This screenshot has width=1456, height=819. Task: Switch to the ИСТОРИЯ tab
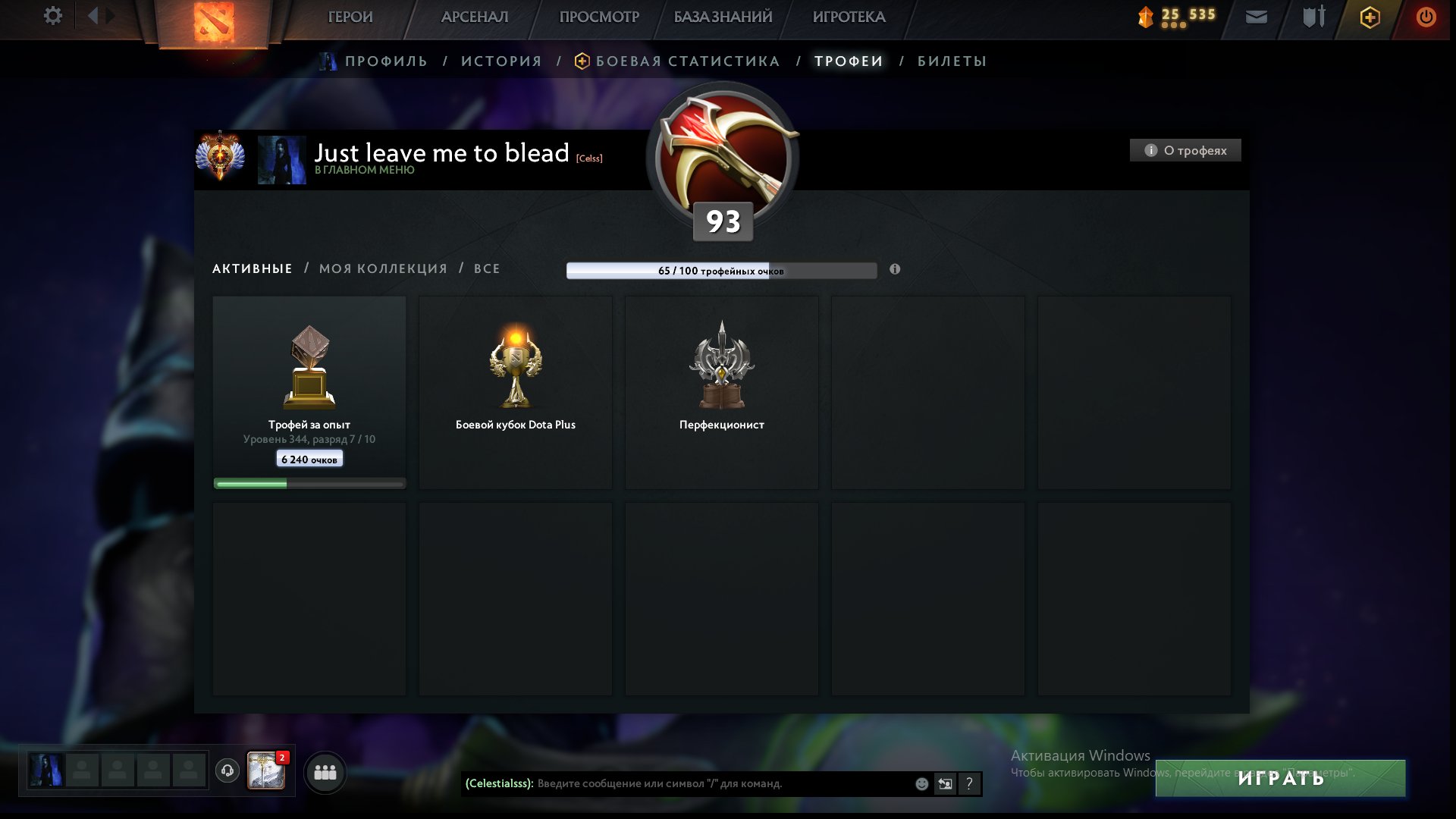501,61
